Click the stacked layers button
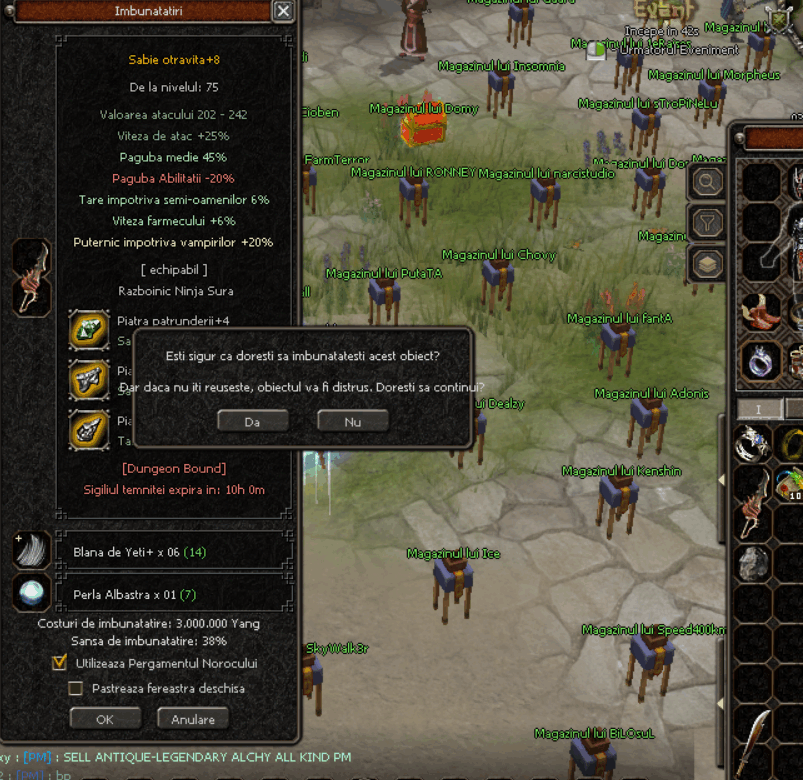 click(708, 264)
